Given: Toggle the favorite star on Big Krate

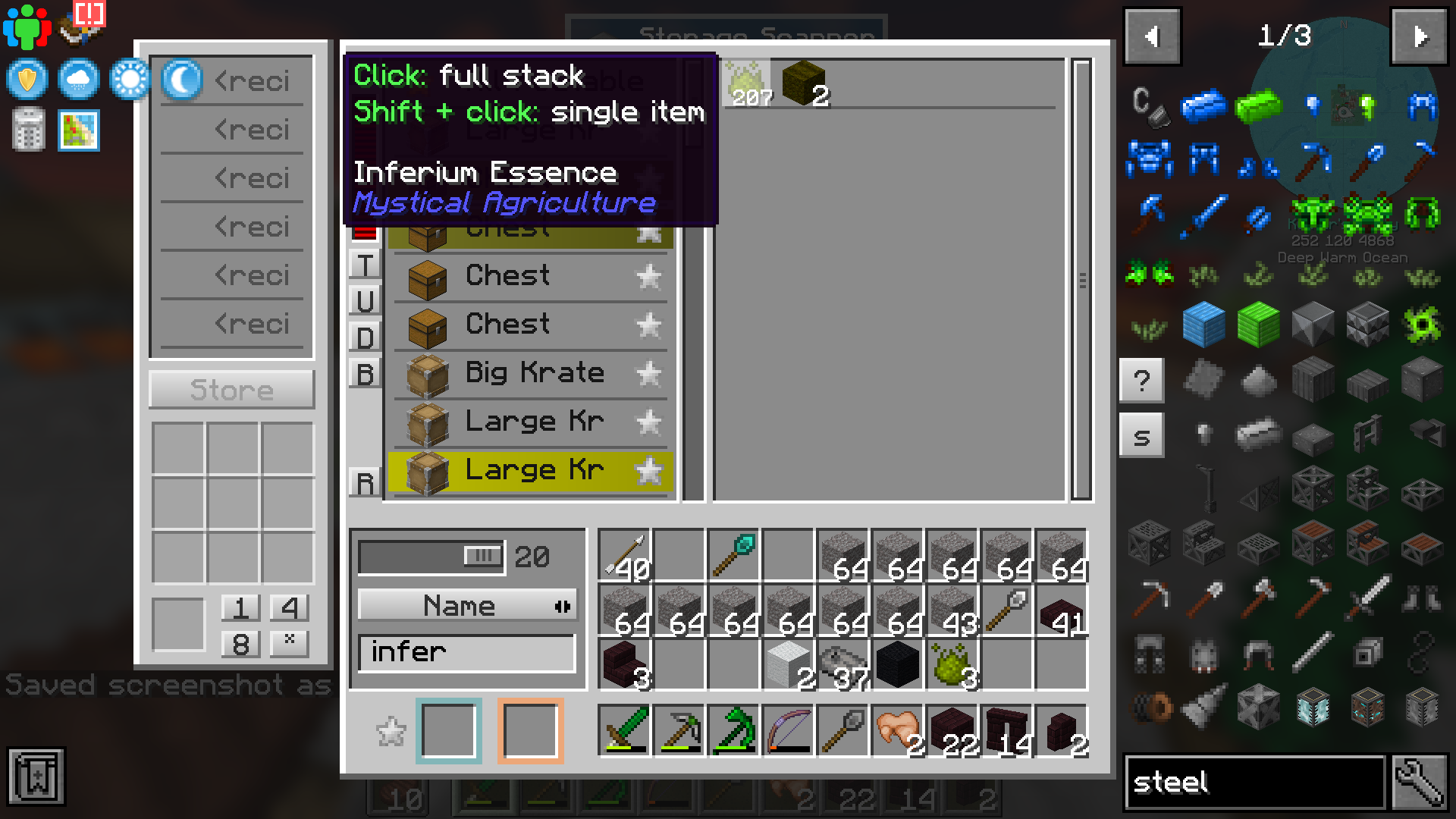Looking at the screenshot, I should coord(648,373).
